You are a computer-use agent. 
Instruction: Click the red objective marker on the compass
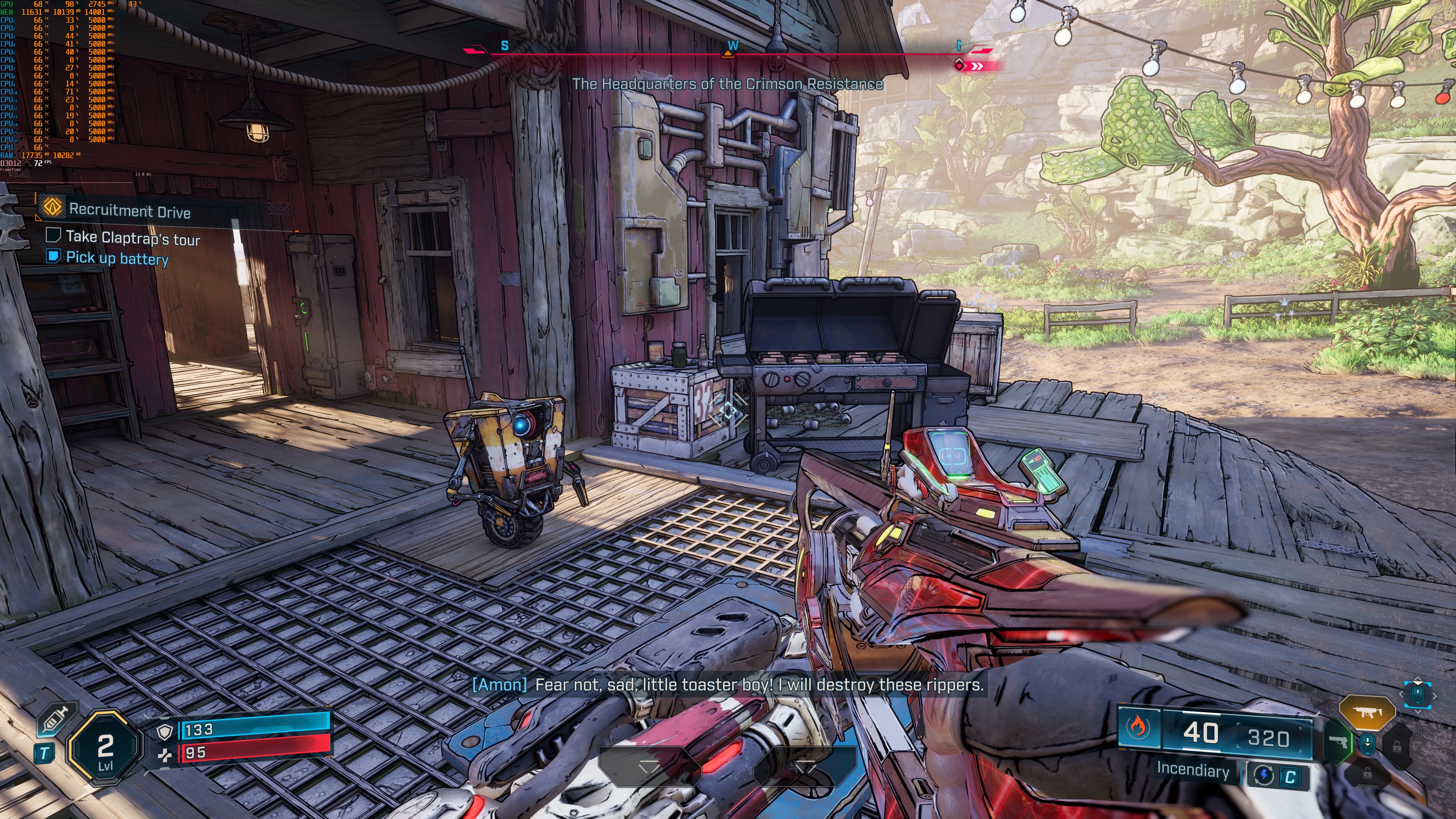pos(960,65)
